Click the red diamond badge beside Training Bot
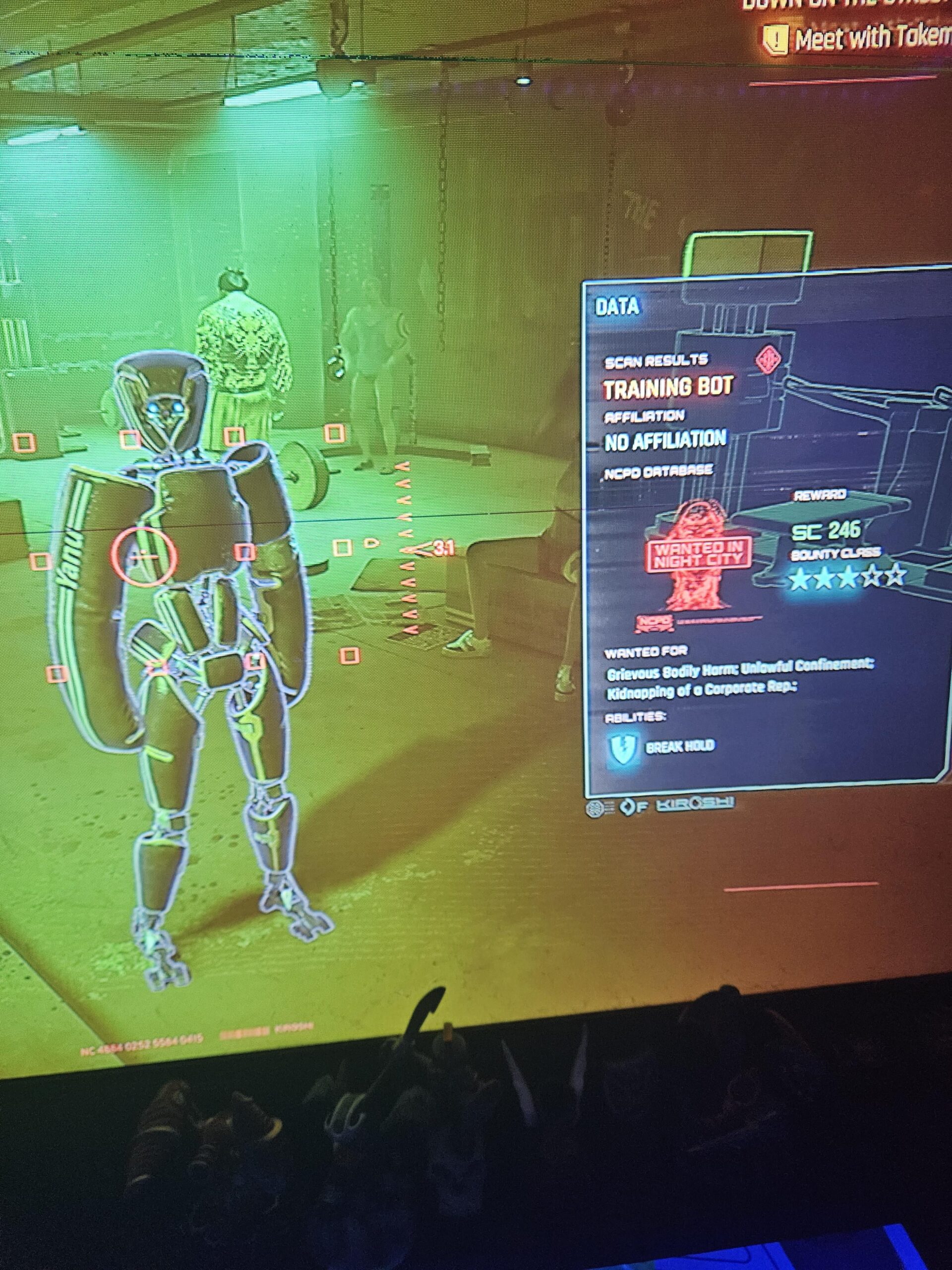Viewport: 952px width, 1270px height. click(767, 361)
